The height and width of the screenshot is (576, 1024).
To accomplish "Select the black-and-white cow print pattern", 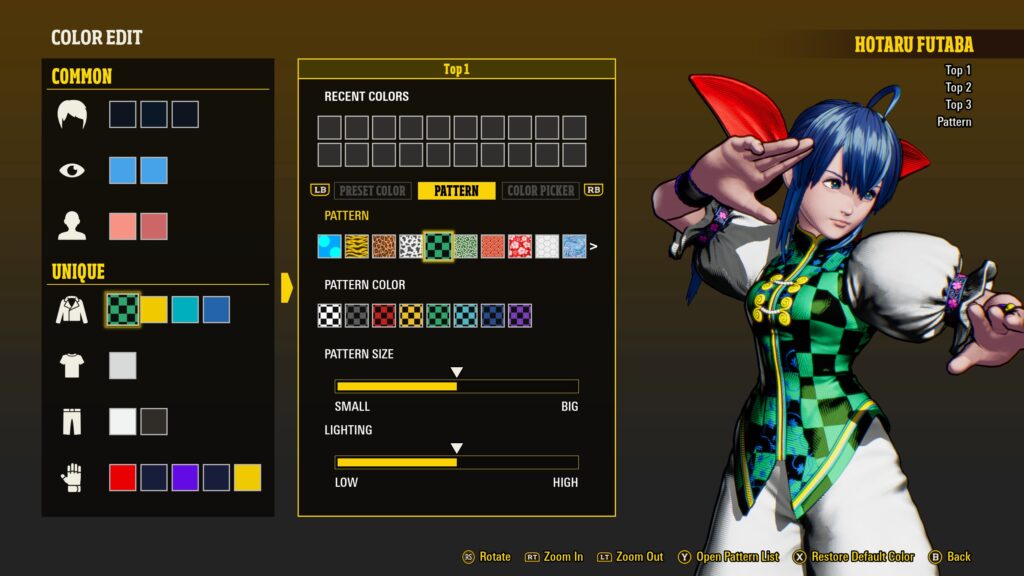I will (411, 246).
